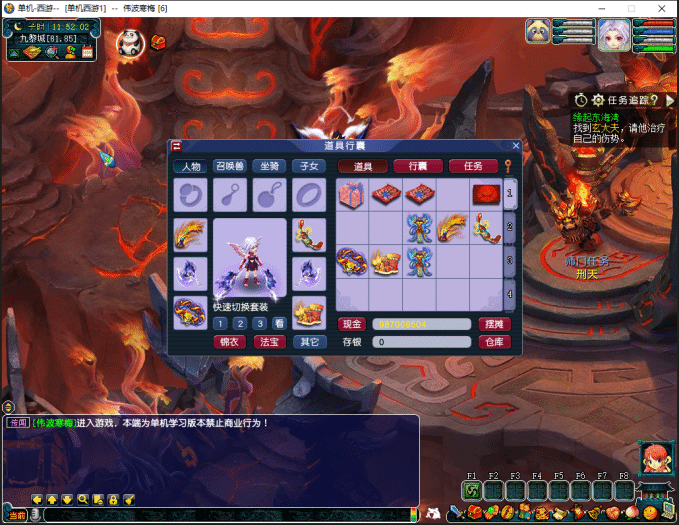This screenshot has height=525, width=679.
Task: Activate the F1 hotkey skill slot
Action: (473, 490)
